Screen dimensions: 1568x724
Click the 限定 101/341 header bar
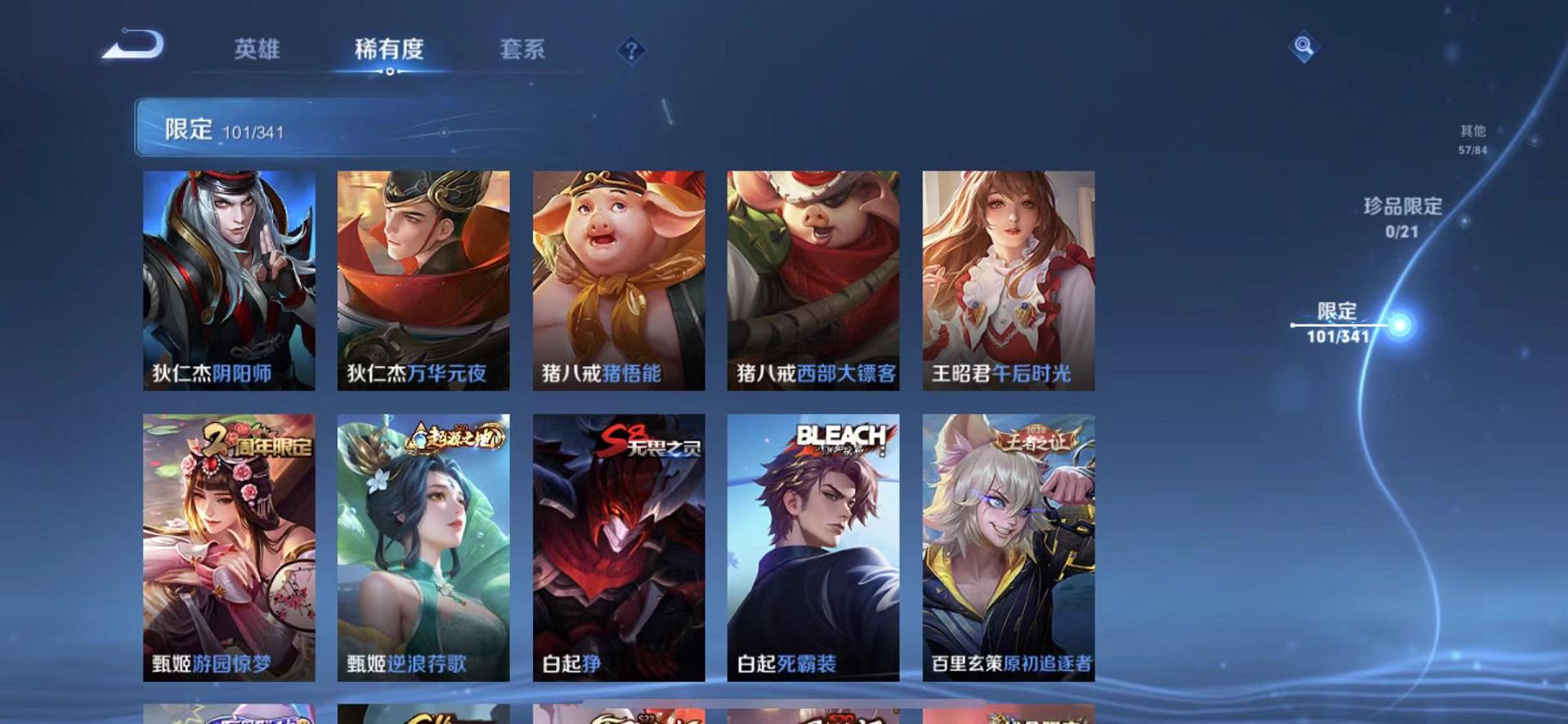pyautogui.click(x=326, y=129)
